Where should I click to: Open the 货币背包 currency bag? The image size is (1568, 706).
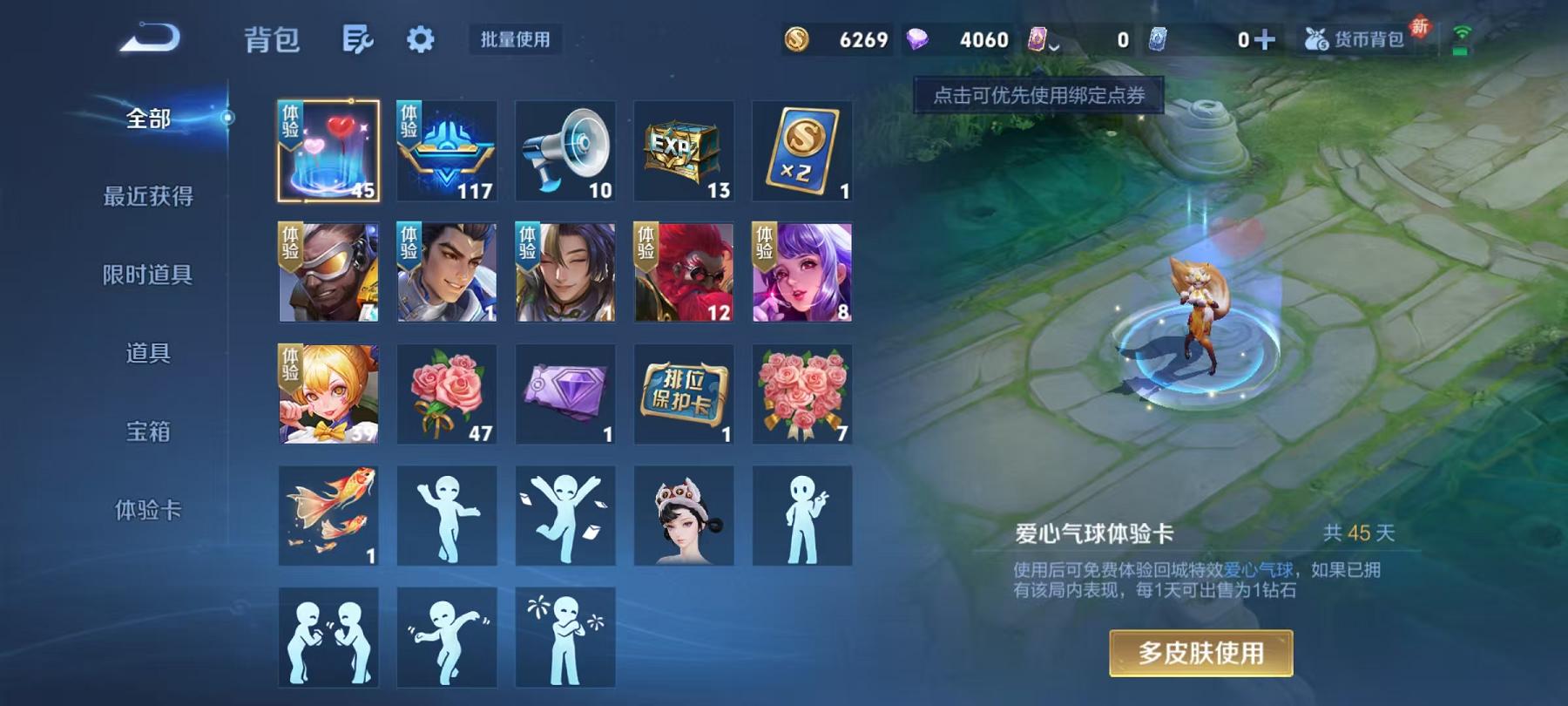point(1366,39)
